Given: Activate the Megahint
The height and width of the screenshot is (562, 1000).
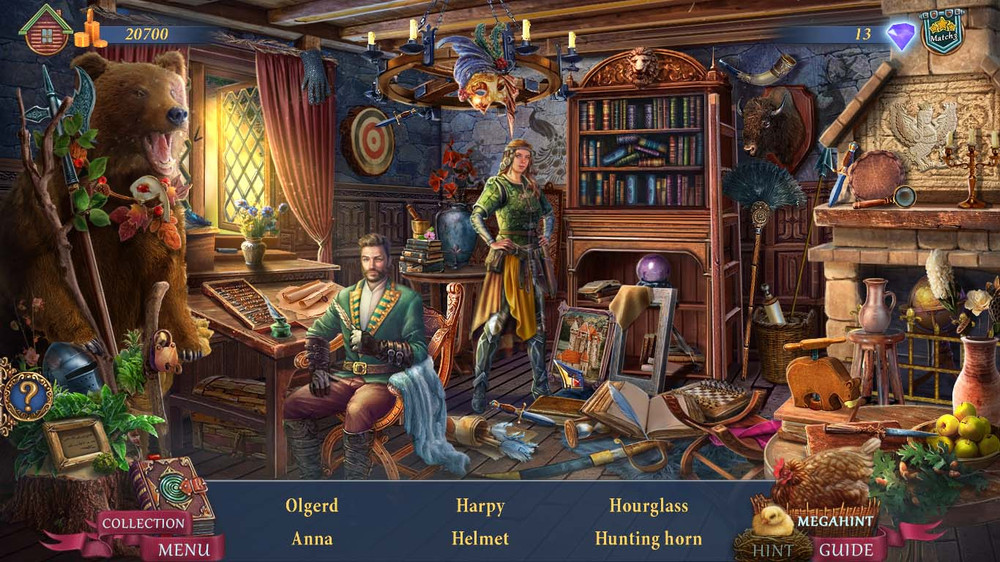Looking at the screenshot, I should point(835,521).
